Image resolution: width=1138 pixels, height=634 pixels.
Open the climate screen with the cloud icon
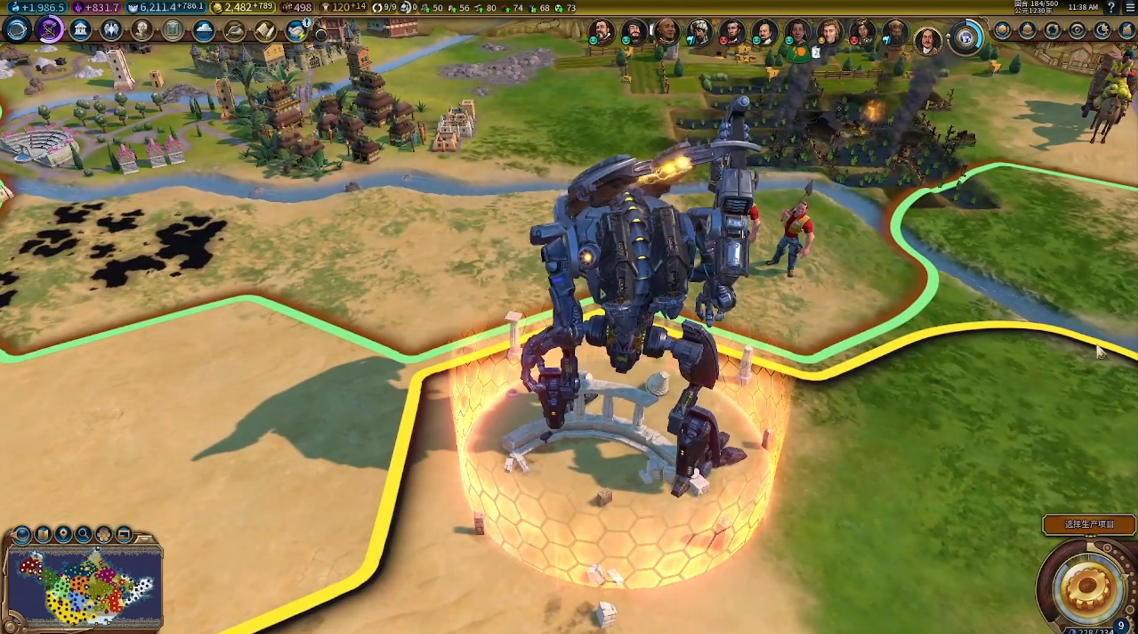click(x=204, y=30)
